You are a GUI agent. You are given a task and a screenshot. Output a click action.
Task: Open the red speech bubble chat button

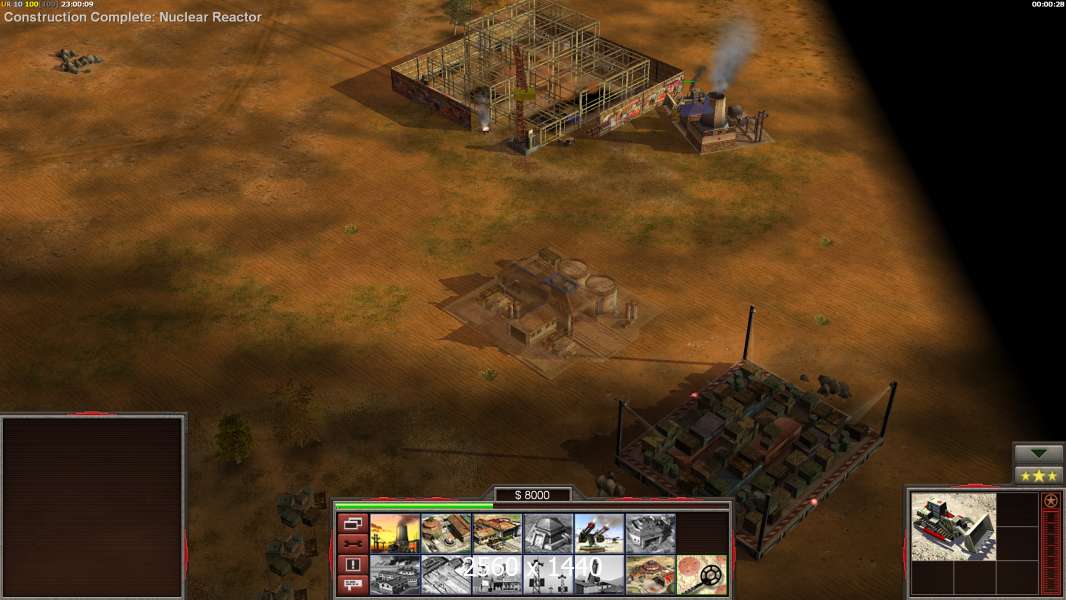coord(351,586)
